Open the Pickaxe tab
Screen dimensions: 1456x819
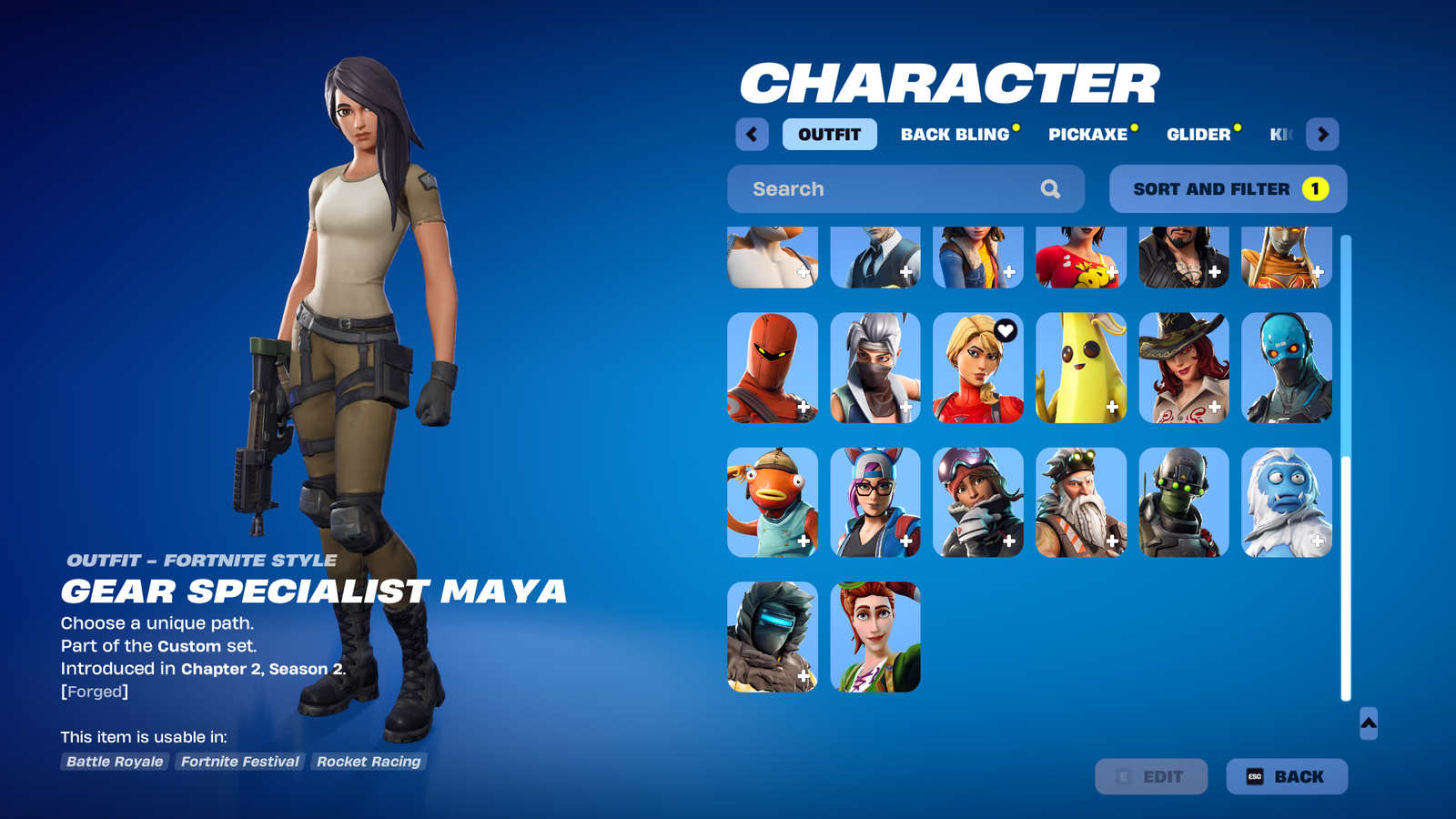(1088, 135)
